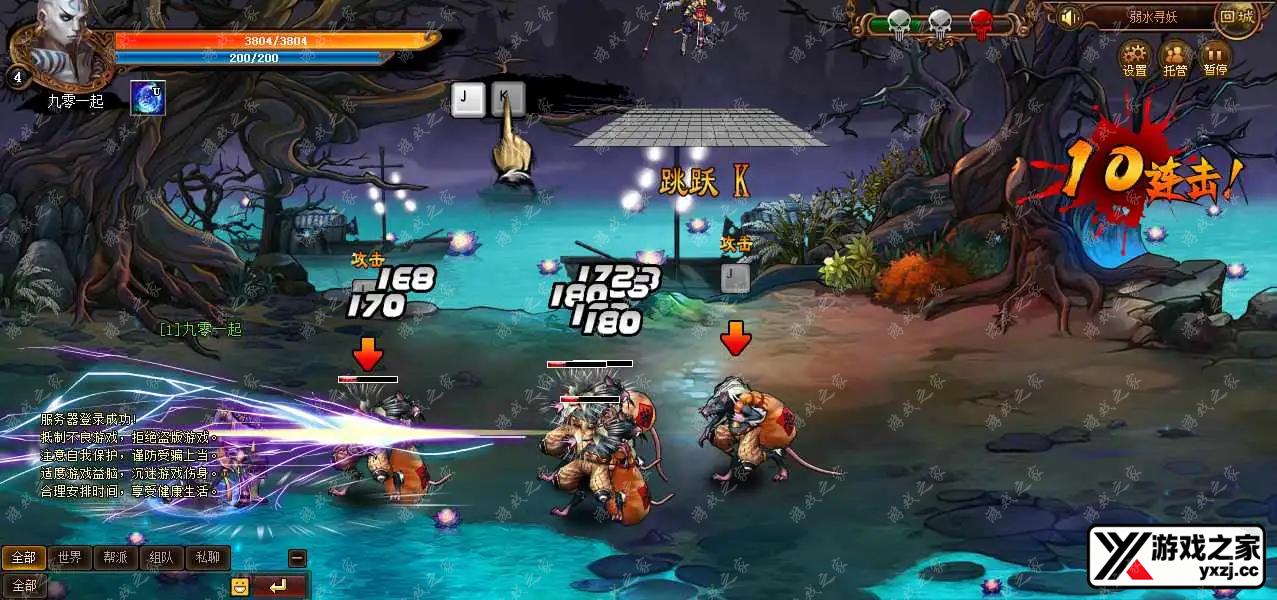This screenshot has width=1277, height=600.
Task: Open the 设置 settings gear
Action: click(x=1134, y=54)
